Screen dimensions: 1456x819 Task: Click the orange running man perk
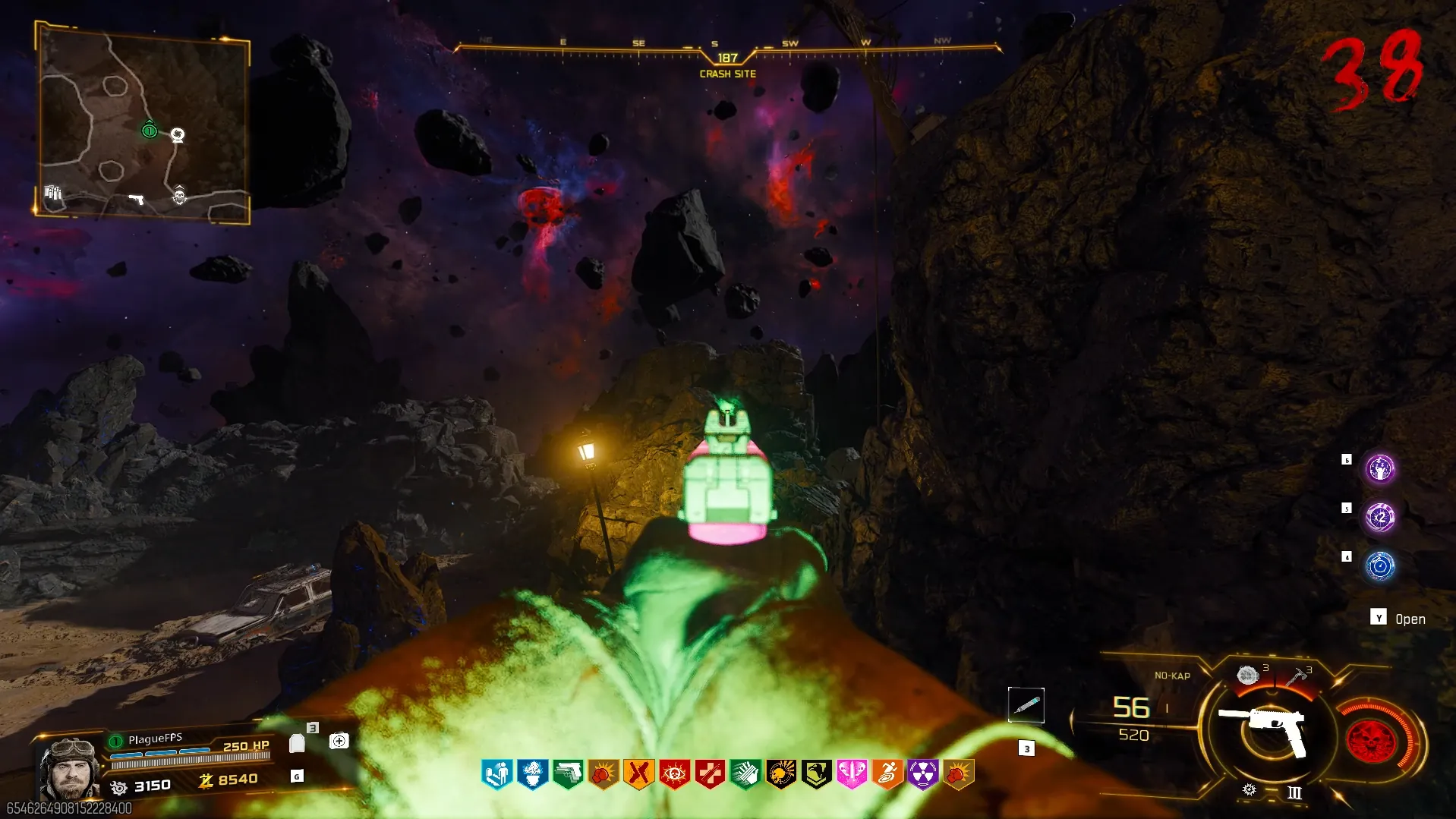coord(887,775)
